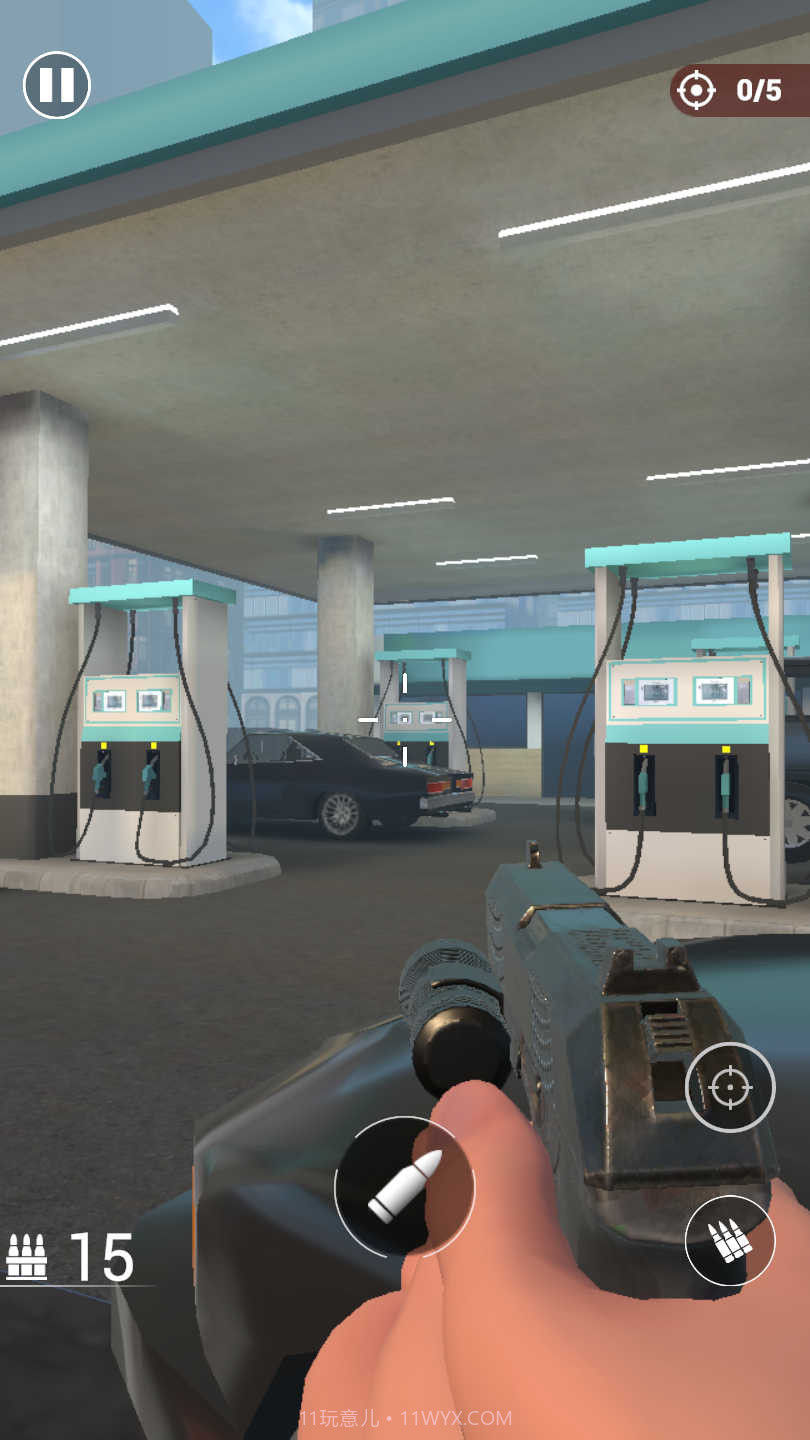The height and width of the screenshot is (1440, 810).
Task: Fire the weapon using the bullet button
Action: point(404,1187)
